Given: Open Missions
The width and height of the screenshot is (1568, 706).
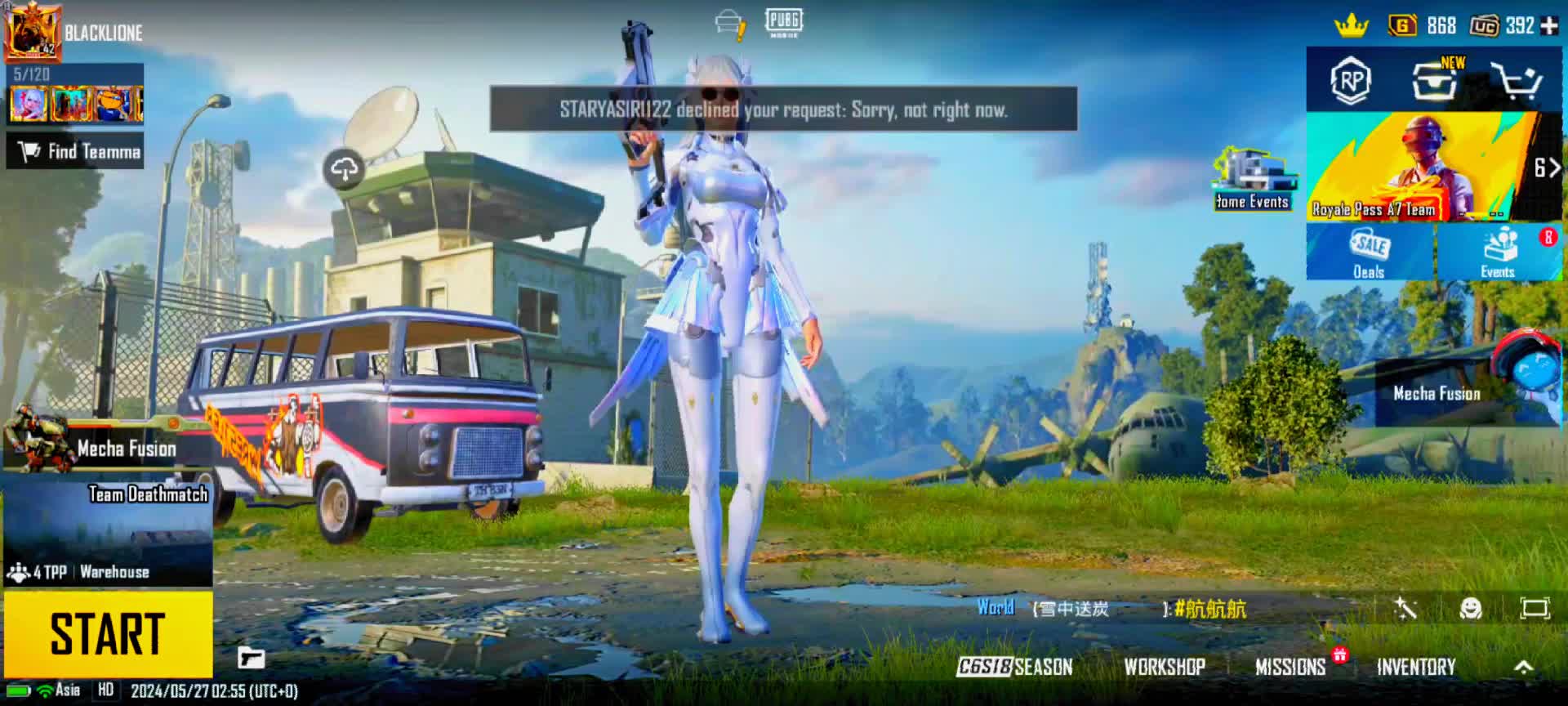Looking at the screenshot, I should pyautogui.click(x=1290, y=667).
